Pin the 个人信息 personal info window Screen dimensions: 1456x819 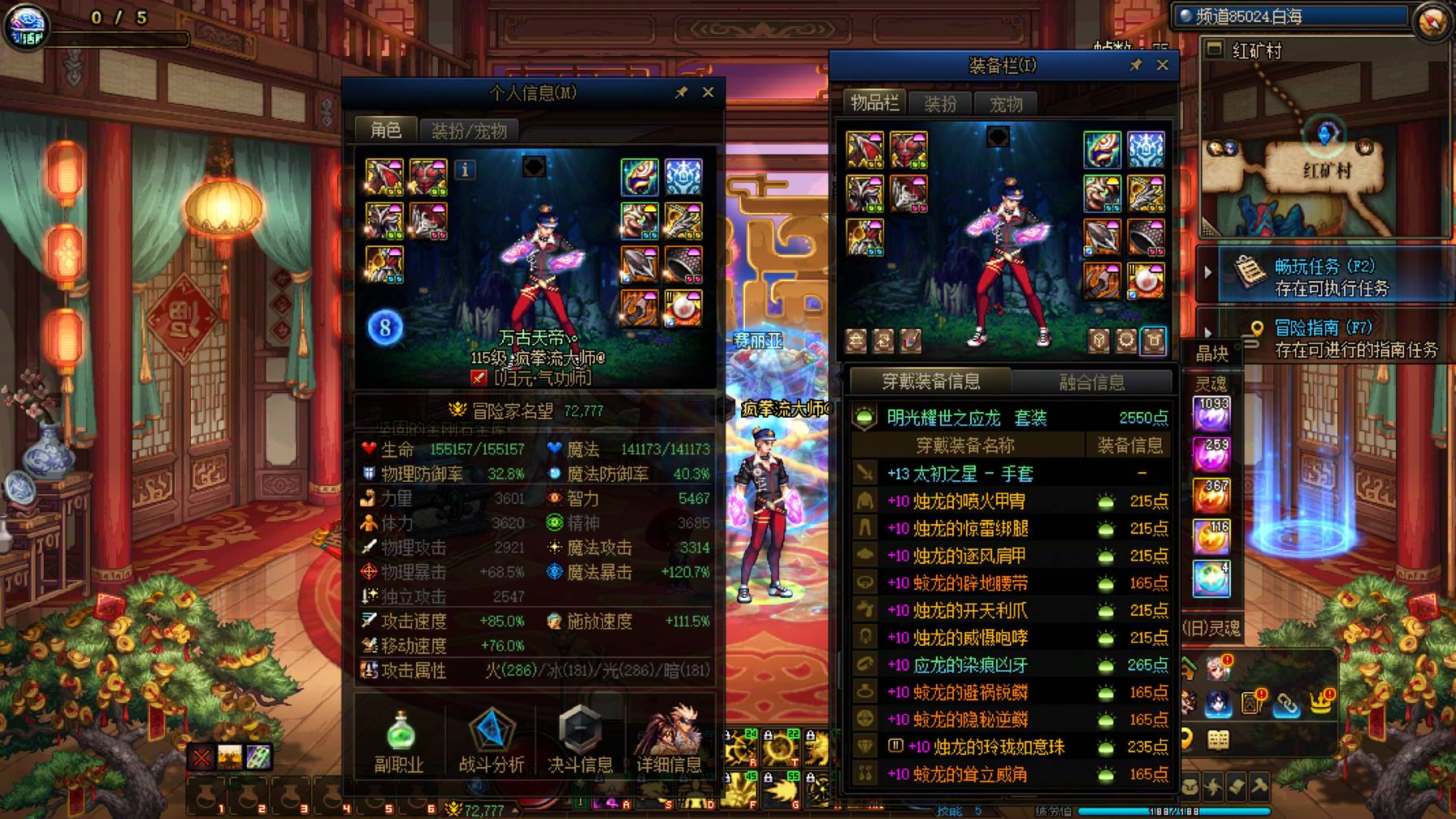point(682,92)
